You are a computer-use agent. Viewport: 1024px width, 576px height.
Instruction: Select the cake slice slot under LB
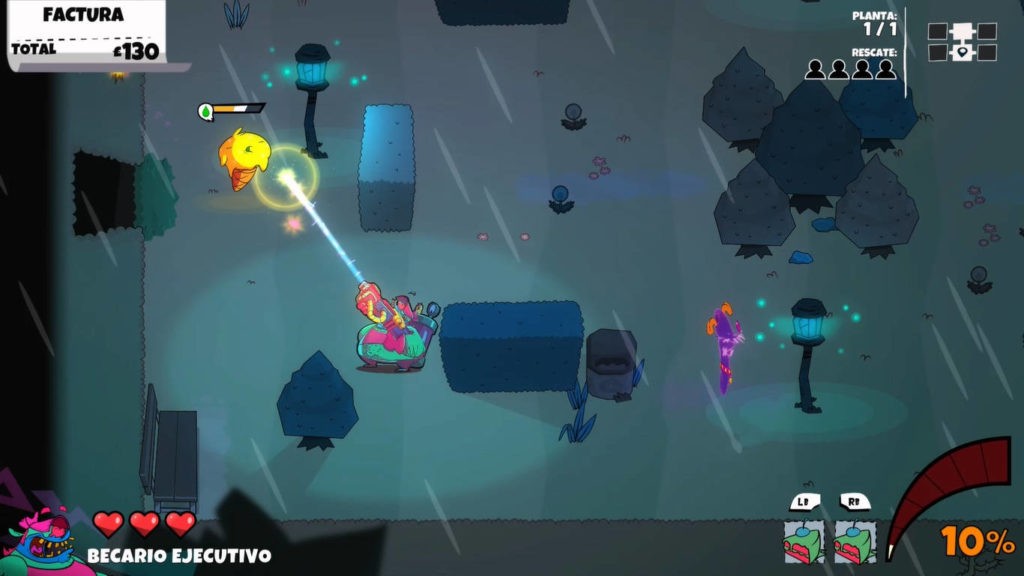coord(804,541)
